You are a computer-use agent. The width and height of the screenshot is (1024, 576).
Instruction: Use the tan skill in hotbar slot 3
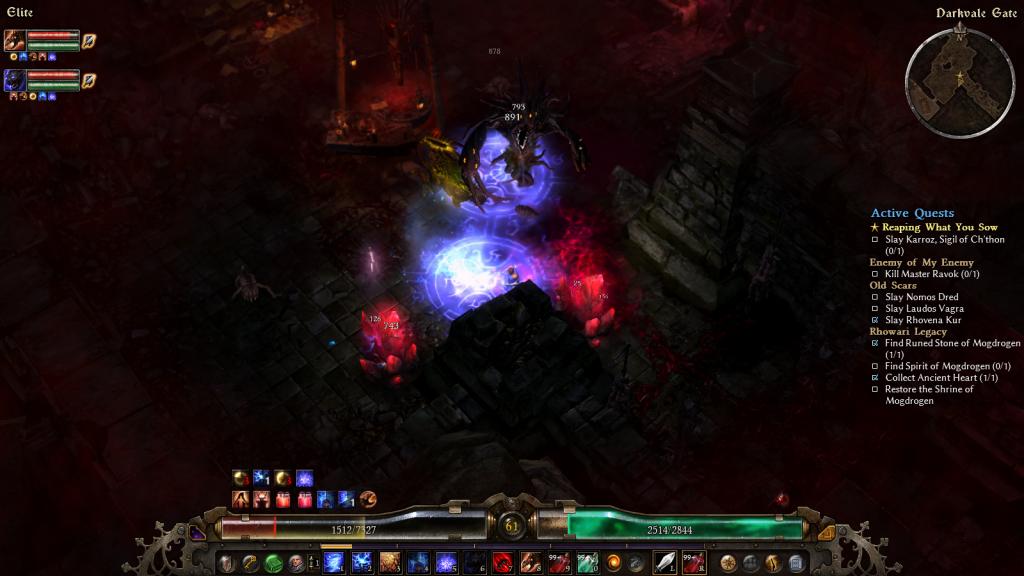click(390, 562)
